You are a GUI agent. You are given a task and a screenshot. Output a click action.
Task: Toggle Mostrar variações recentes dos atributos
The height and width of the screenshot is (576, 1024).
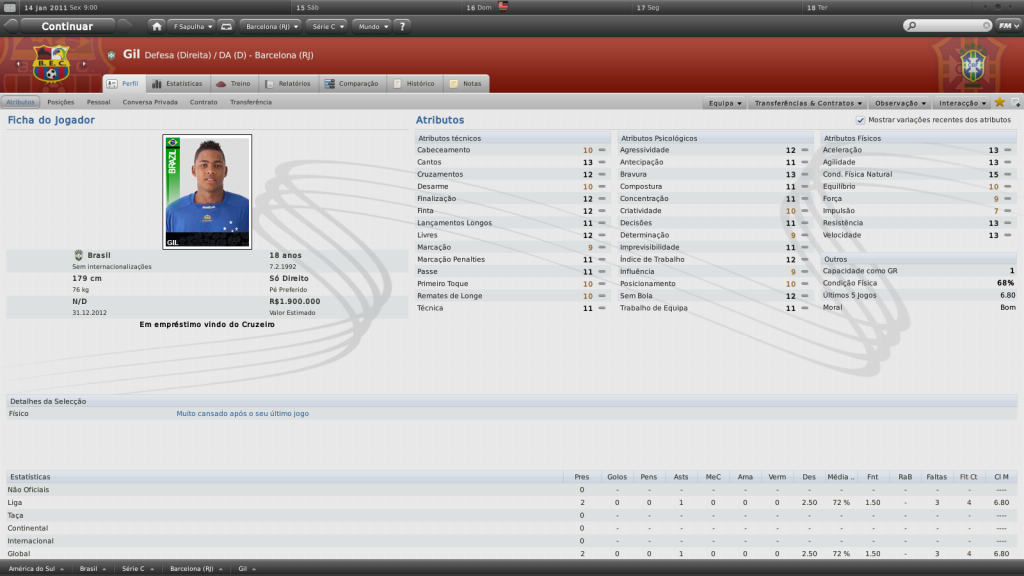[860, 120]
